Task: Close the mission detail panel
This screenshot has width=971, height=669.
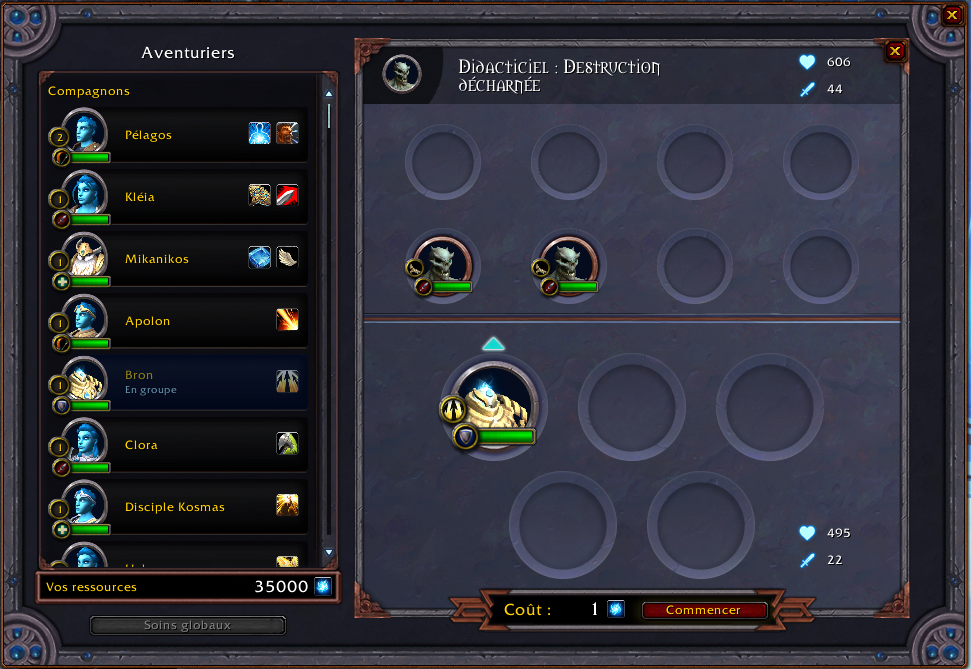Action: coord(895,51)
